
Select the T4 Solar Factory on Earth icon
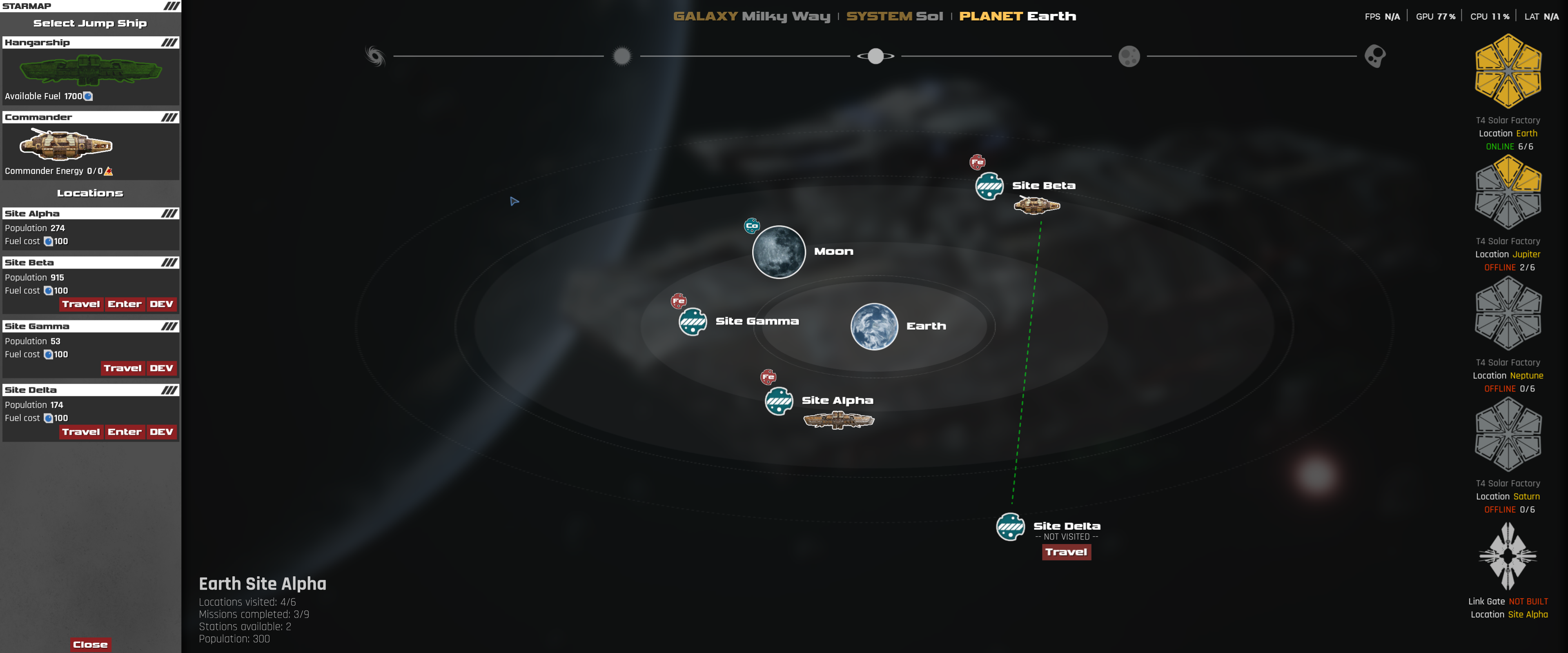click(x=1508, y=71)
